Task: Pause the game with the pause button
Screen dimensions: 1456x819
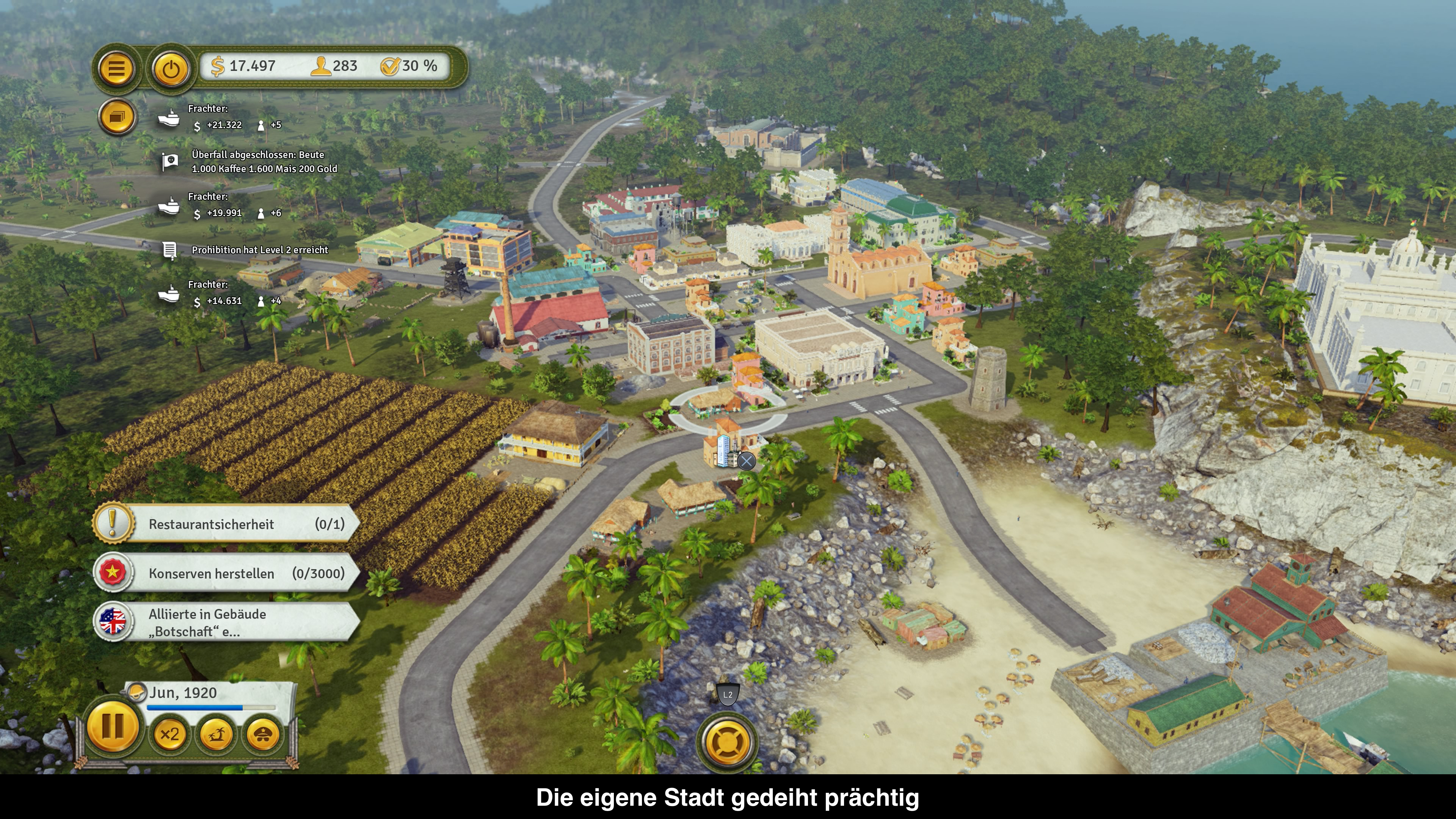Action: click(x=113, y=728)
